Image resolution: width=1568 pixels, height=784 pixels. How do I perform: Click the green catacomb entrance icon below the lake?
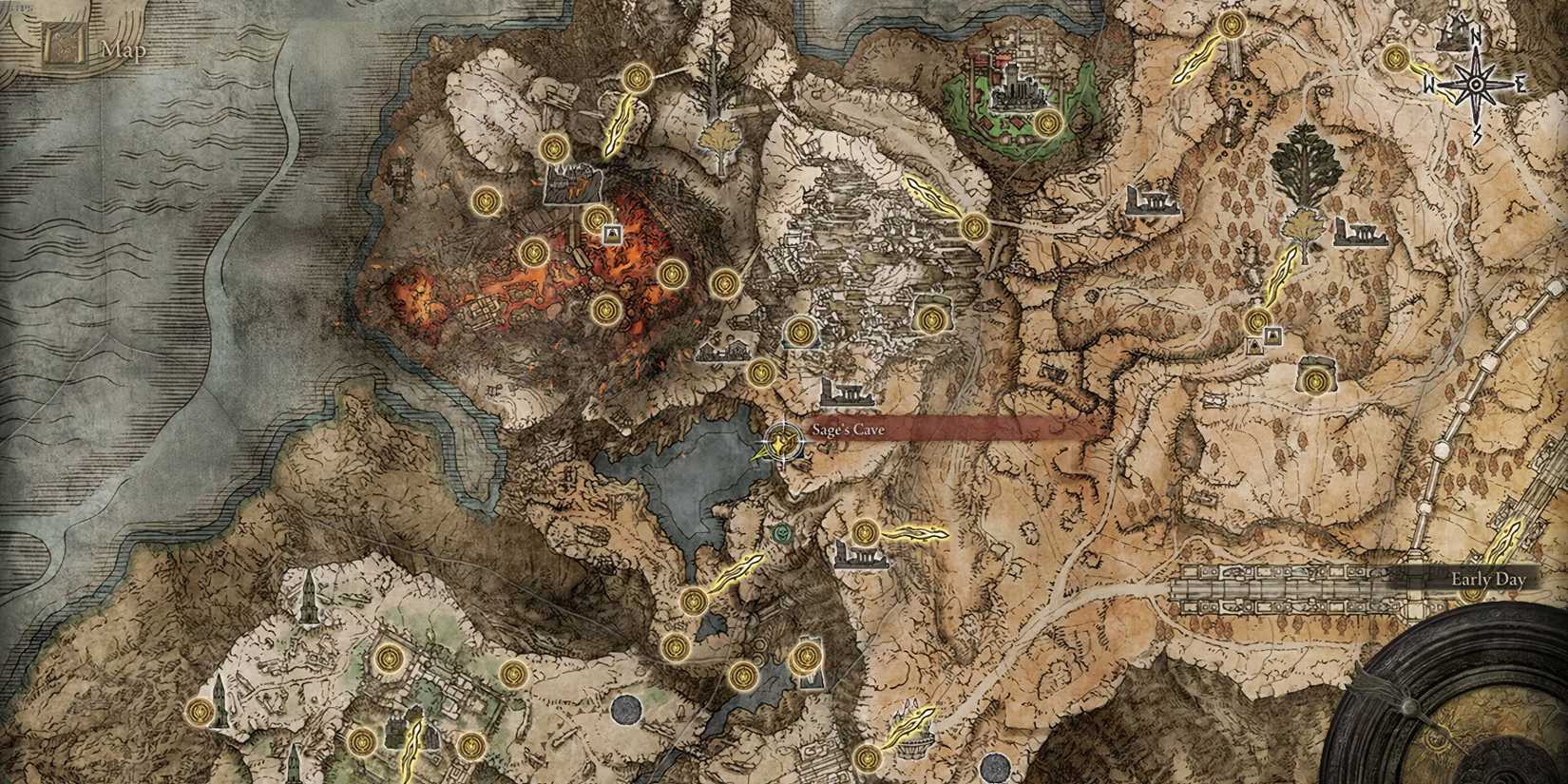(781, 534)
